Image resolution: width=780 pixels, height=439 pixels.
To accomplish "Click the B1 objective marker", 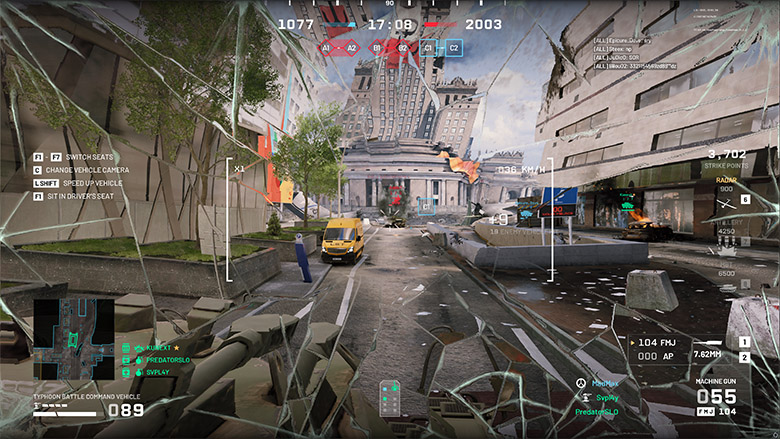I will pyautogui.click(x=377, y=47).
